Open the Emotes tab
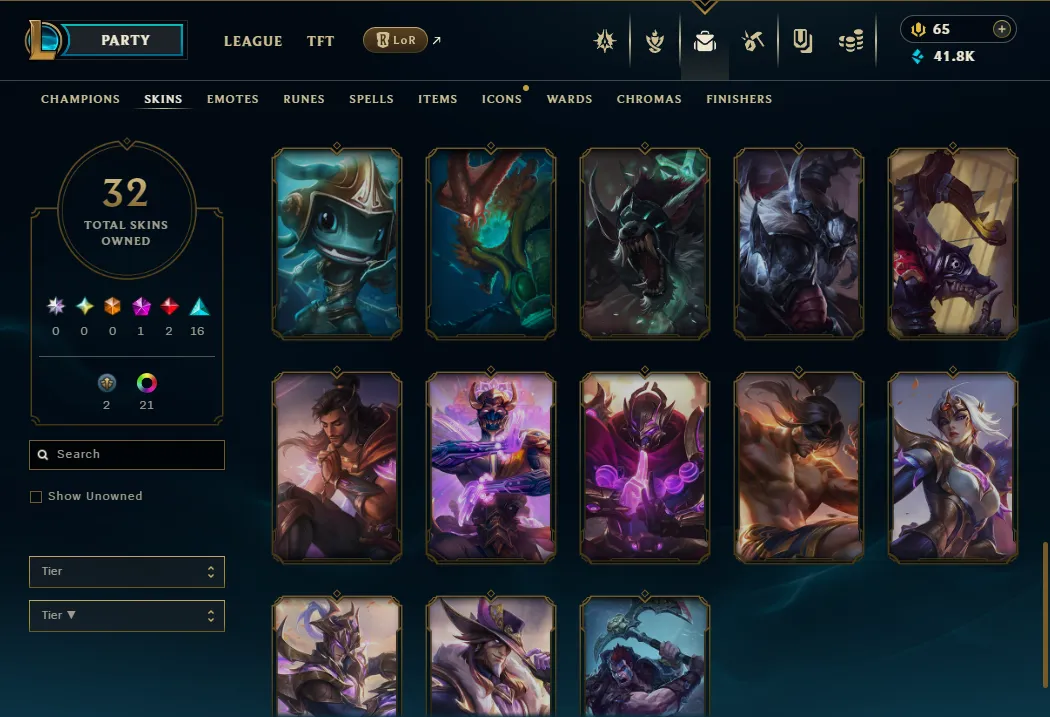The image size is (1050, 717). pos(233,99)
